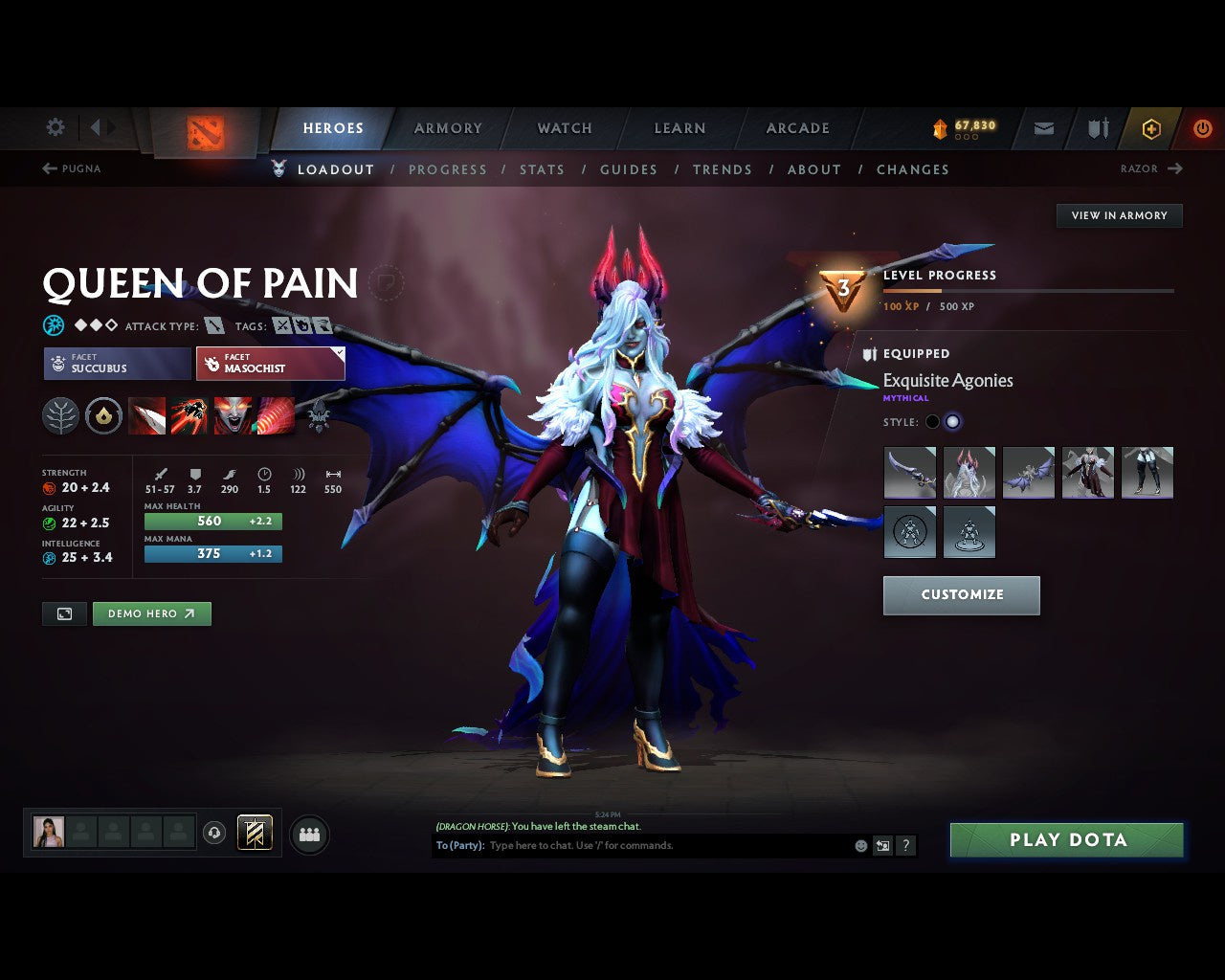Image resolution: width=1225 pixels, height=980 pixels.
Task: Click the Play Dota button
Action: (1066, 839)
